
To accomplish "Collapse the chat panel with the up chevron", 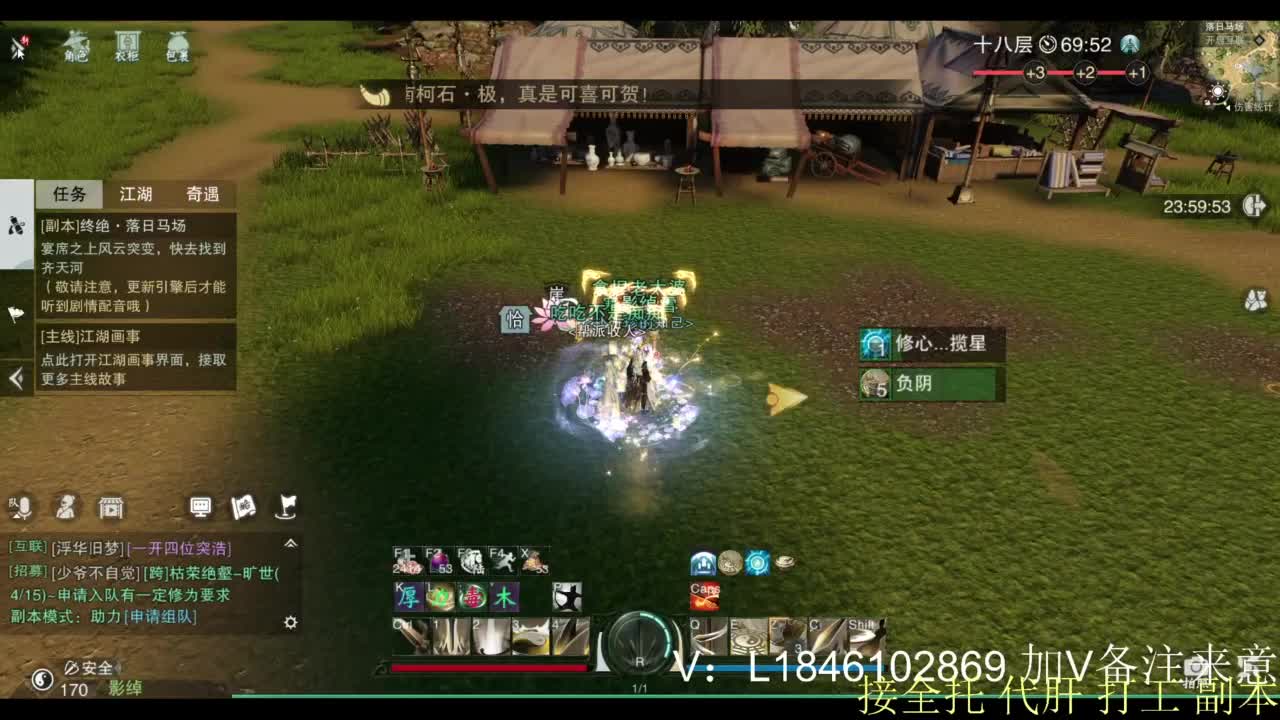I will (x=292, y=542).
